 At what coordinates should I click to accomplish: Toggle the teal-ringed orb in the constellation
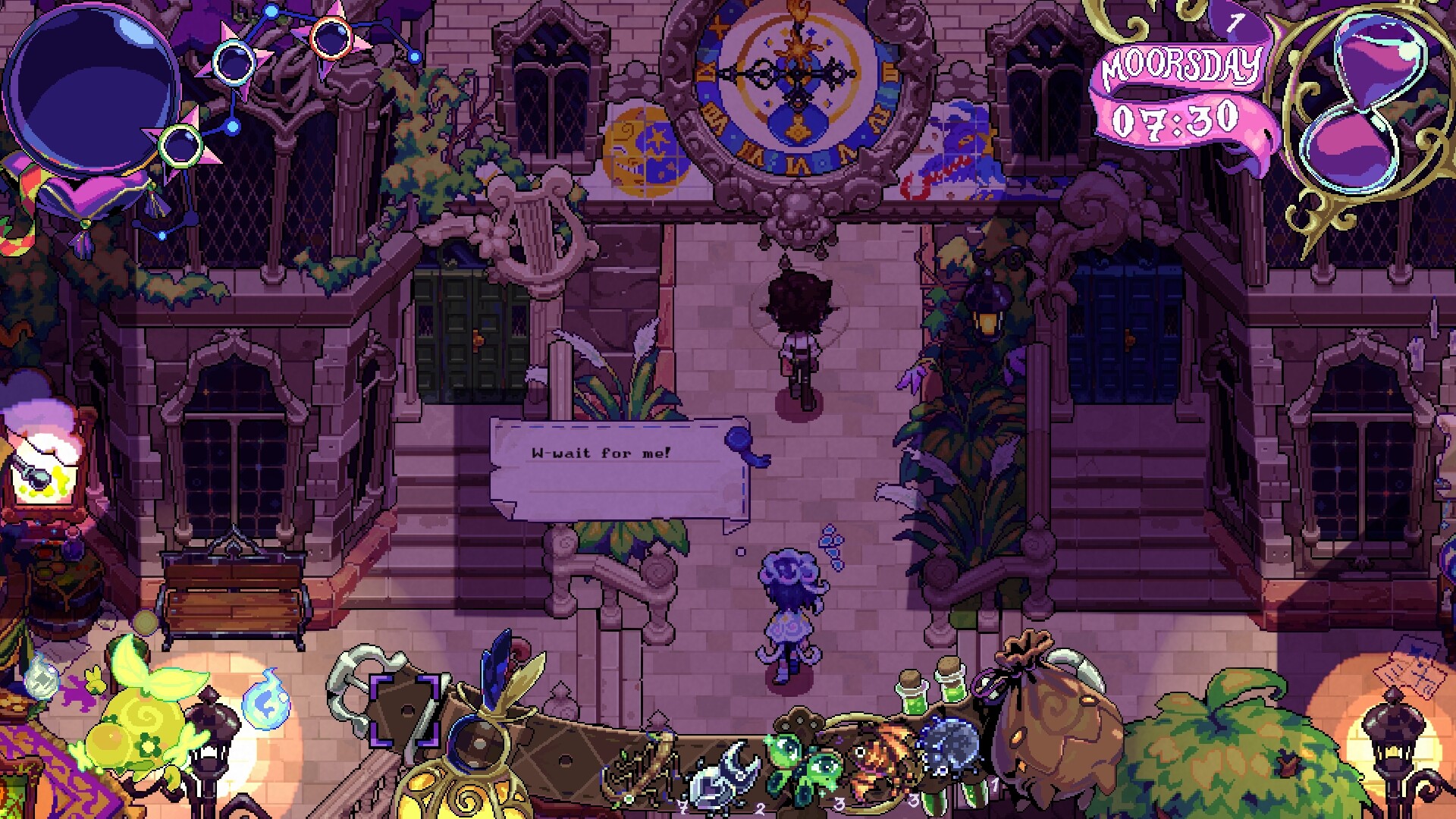point(234,63)
